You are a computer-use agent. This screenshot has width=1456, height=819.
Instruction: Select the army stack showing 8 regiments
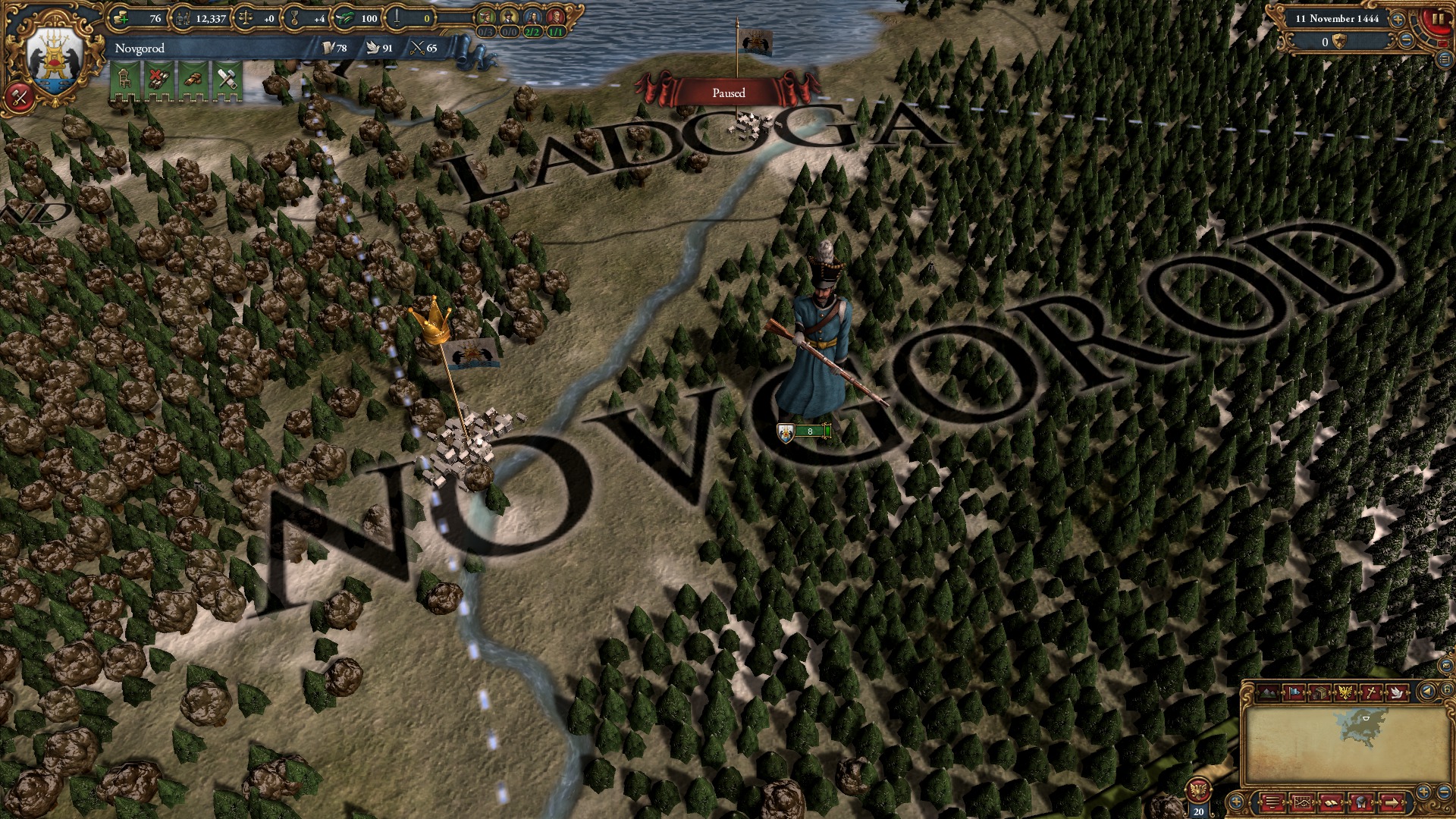tap(804, 431)
